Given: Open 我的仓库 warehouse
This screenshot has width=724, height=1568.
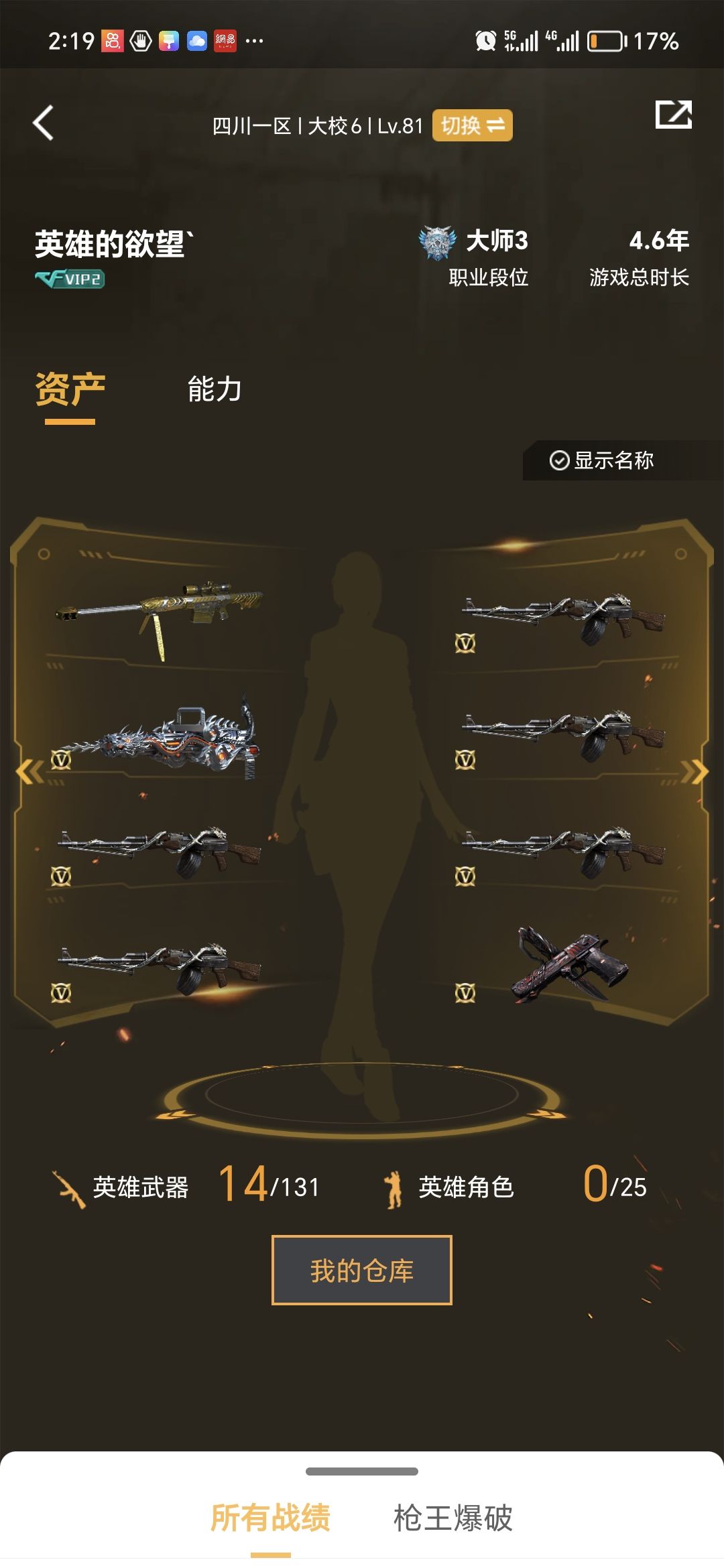Looking at the screenshot, I should pyautogui.click(x=361, y=1270).
